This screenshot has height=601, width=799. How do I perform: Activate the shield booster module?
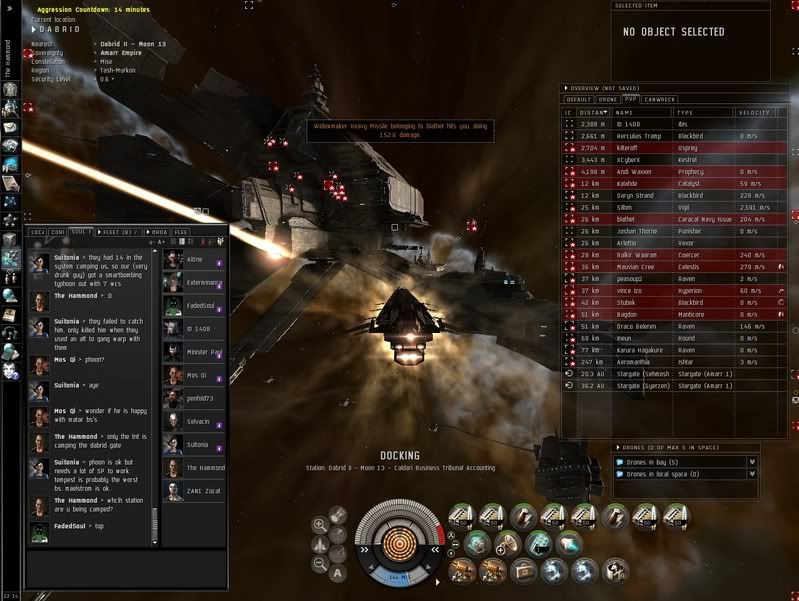point(478,542)
